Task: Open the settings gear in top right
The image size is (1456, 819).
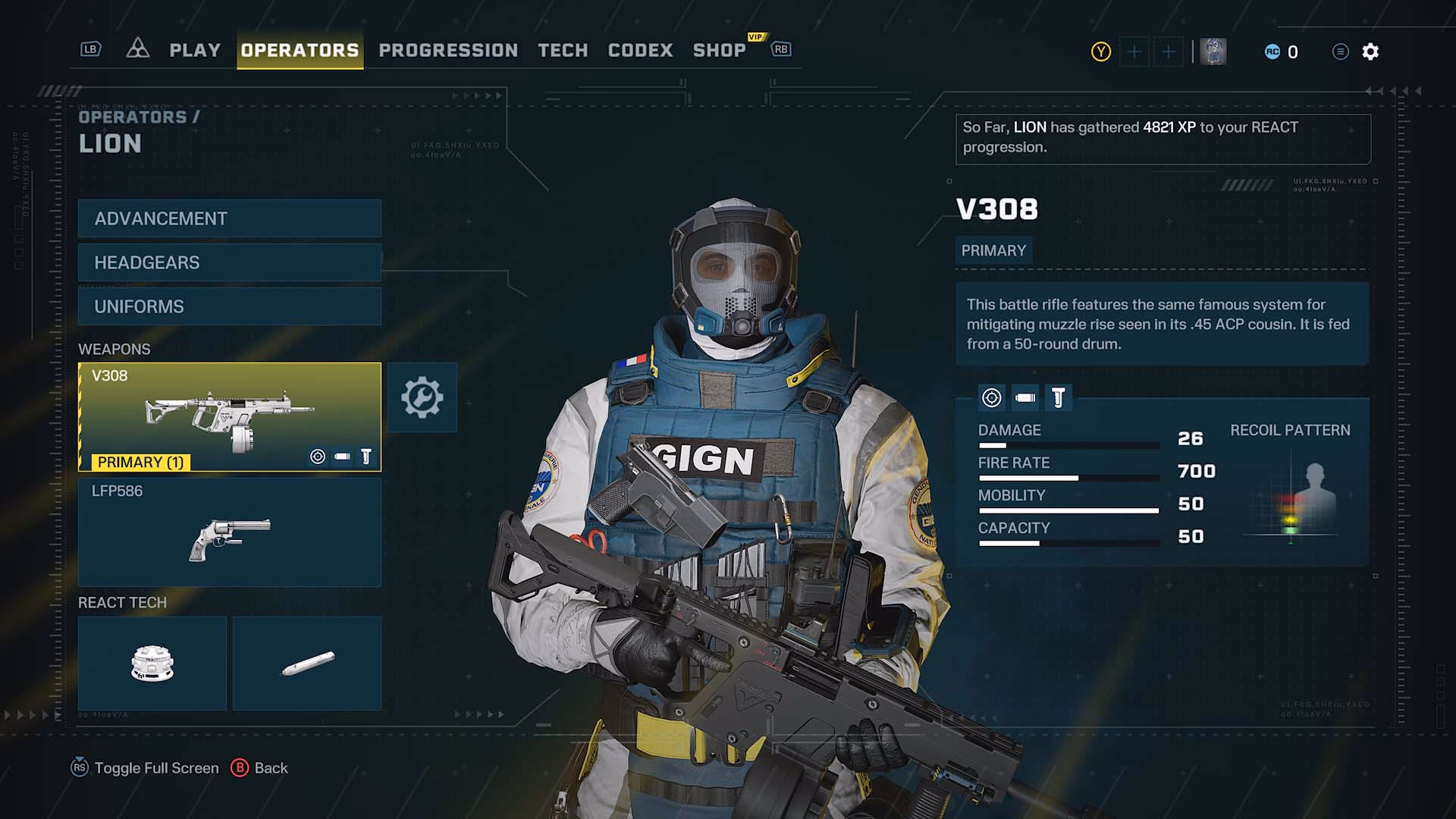Action: [1370, 52]
